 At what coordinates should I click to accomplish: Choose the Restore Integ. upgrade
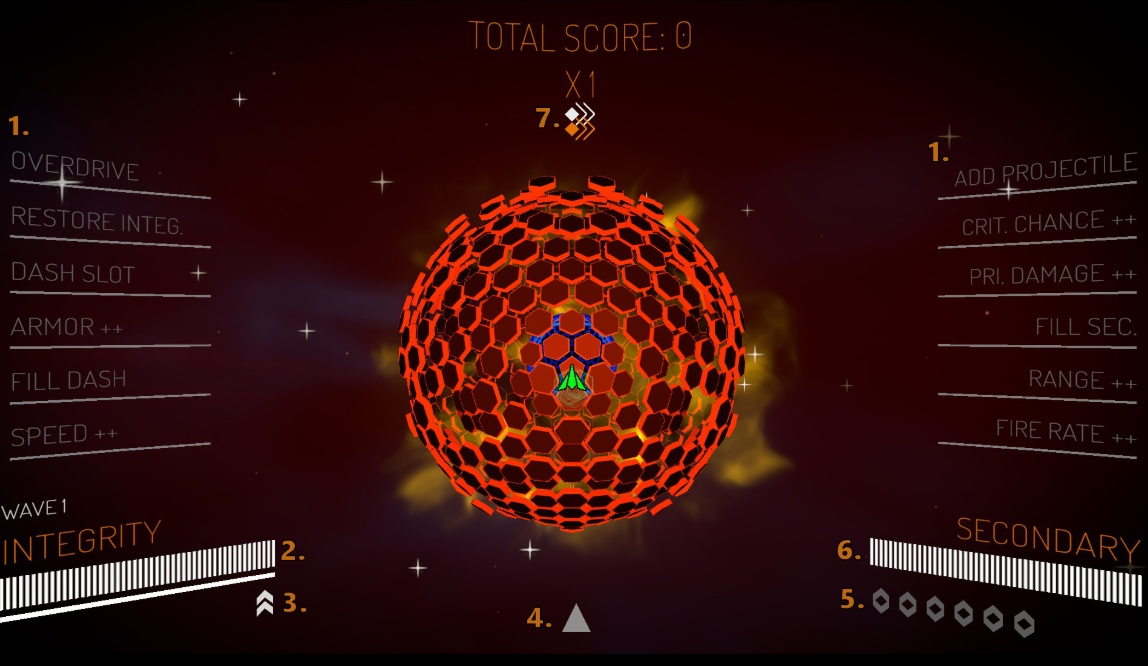pos(97,220)
